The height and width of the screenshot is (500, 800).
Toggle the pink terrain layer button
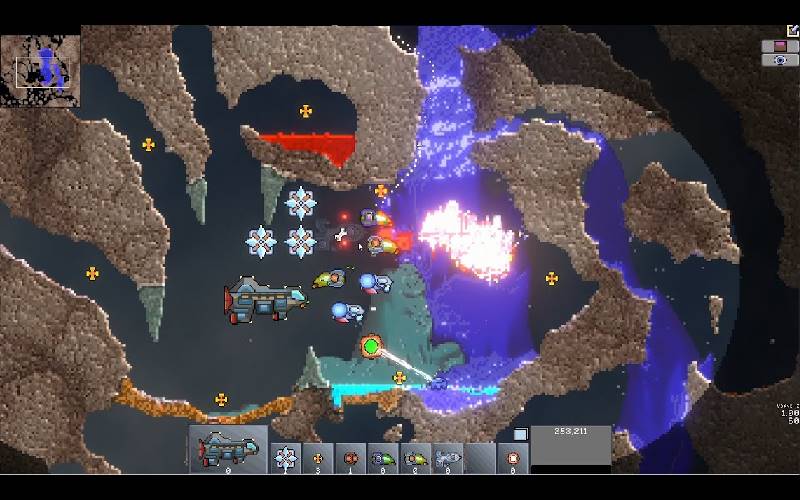tap(780, 46)
